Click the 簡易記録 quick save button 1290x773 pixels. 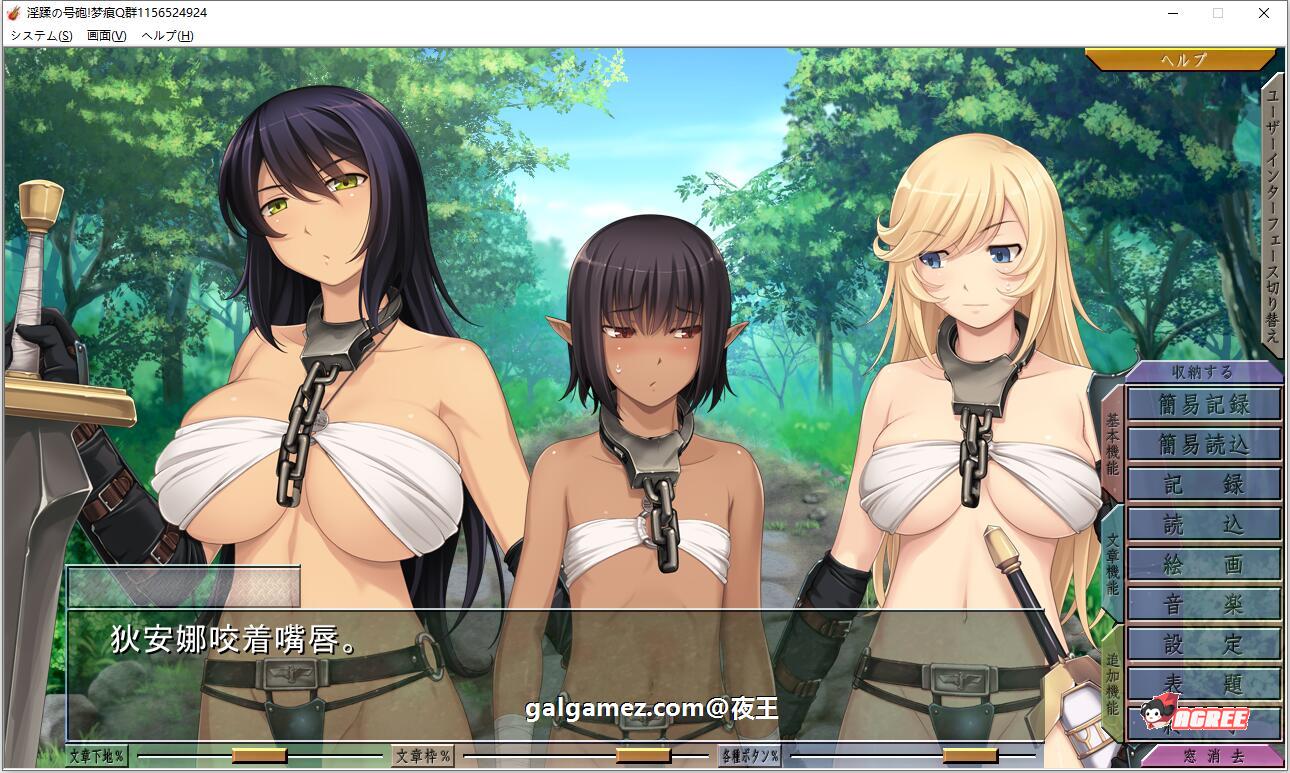click(x=1203, y=405)
